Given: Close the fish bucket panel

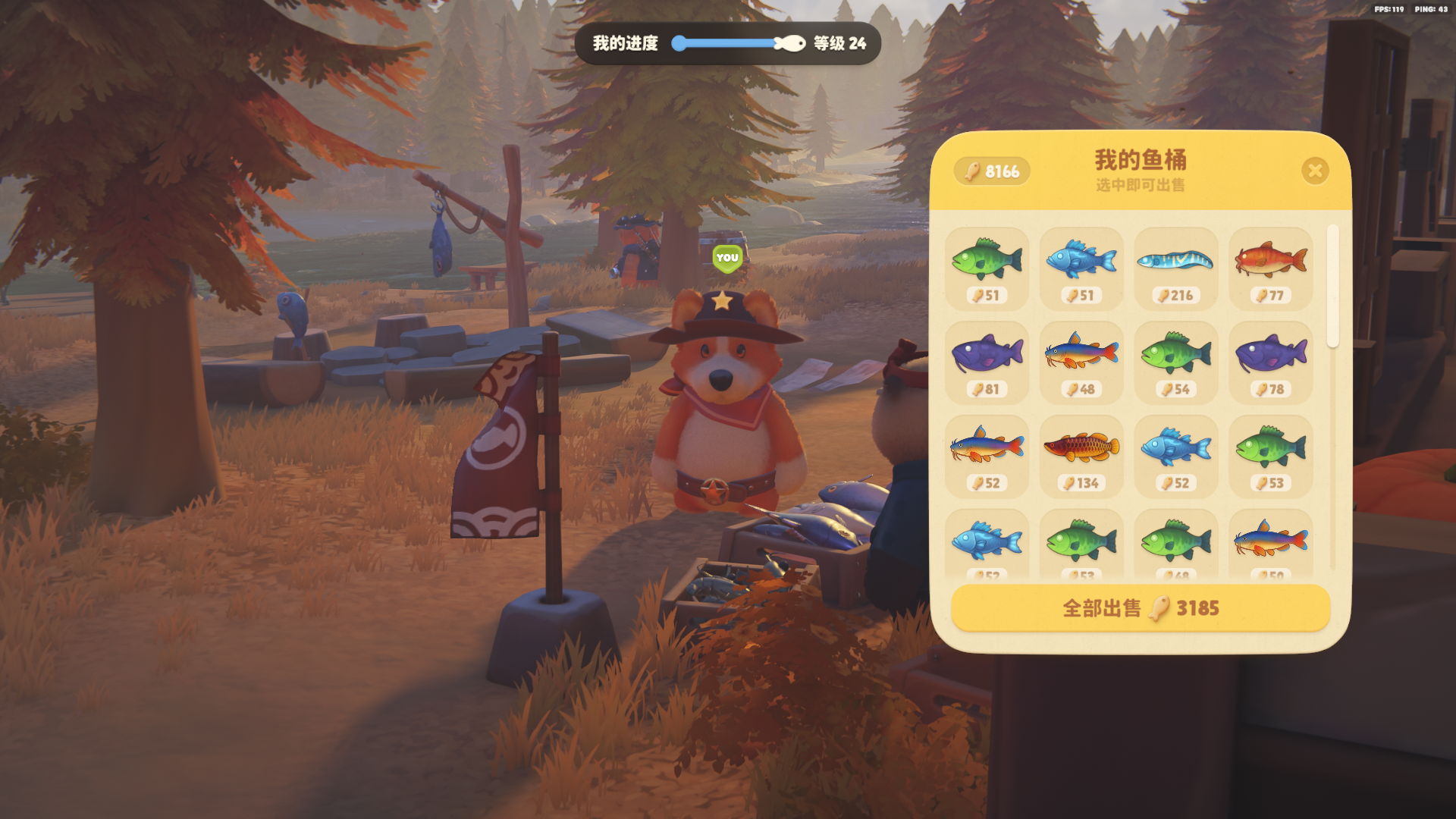Looking at the screenshot, I should 1315,171.
